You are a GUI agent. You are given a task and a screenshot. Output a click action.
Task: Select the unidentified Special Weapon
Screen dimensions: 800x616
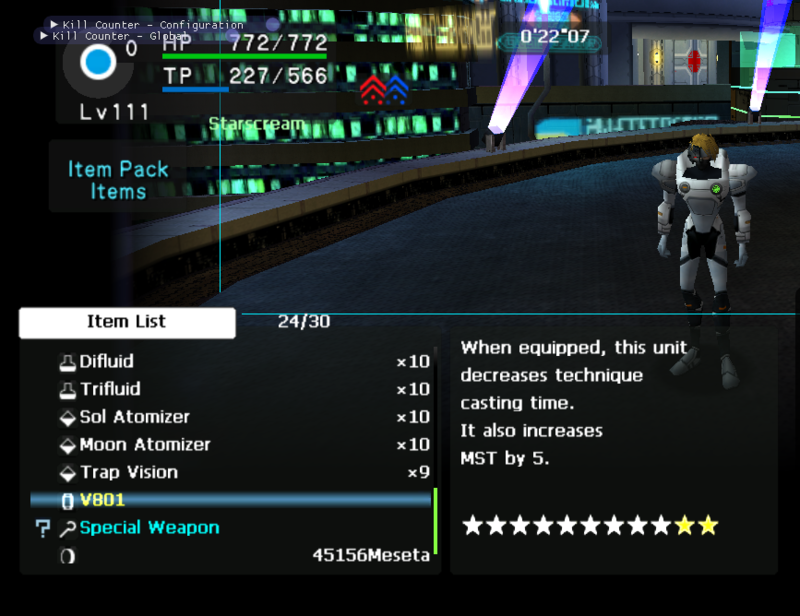[149, 528]
